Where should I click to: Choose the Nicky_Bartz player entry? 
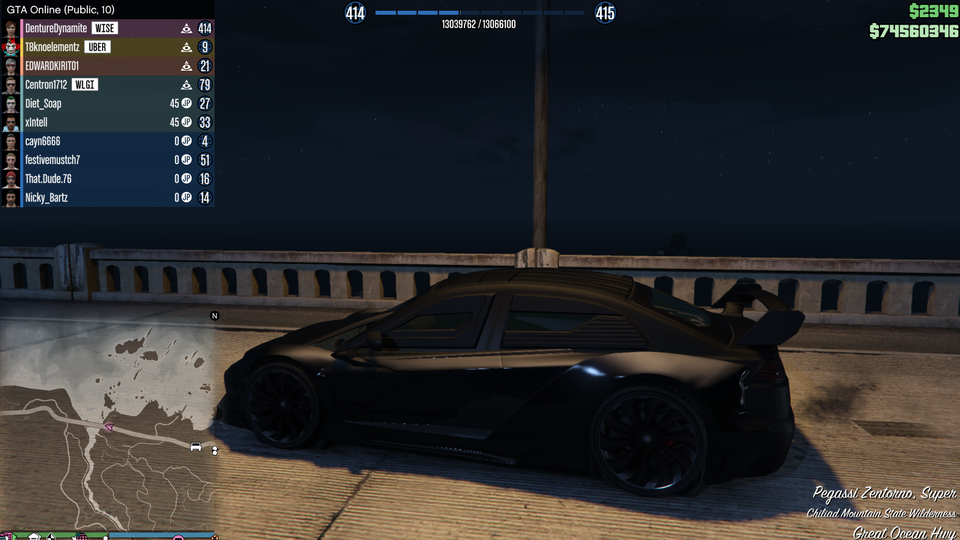tap(47, 198)
